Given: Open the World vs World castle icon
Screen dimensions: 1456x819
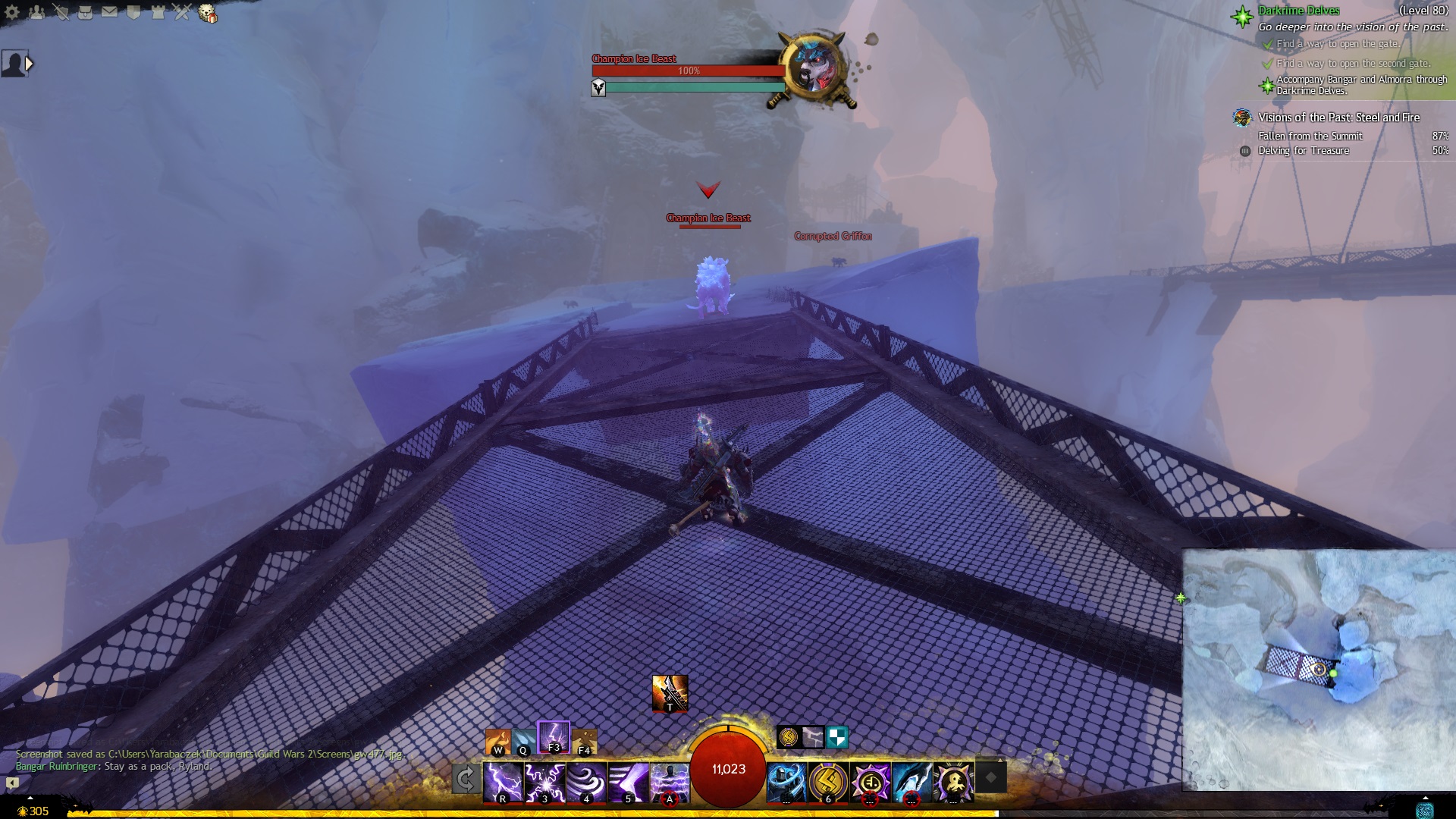Looking at the screenshot, I should (x=158, y=12).
